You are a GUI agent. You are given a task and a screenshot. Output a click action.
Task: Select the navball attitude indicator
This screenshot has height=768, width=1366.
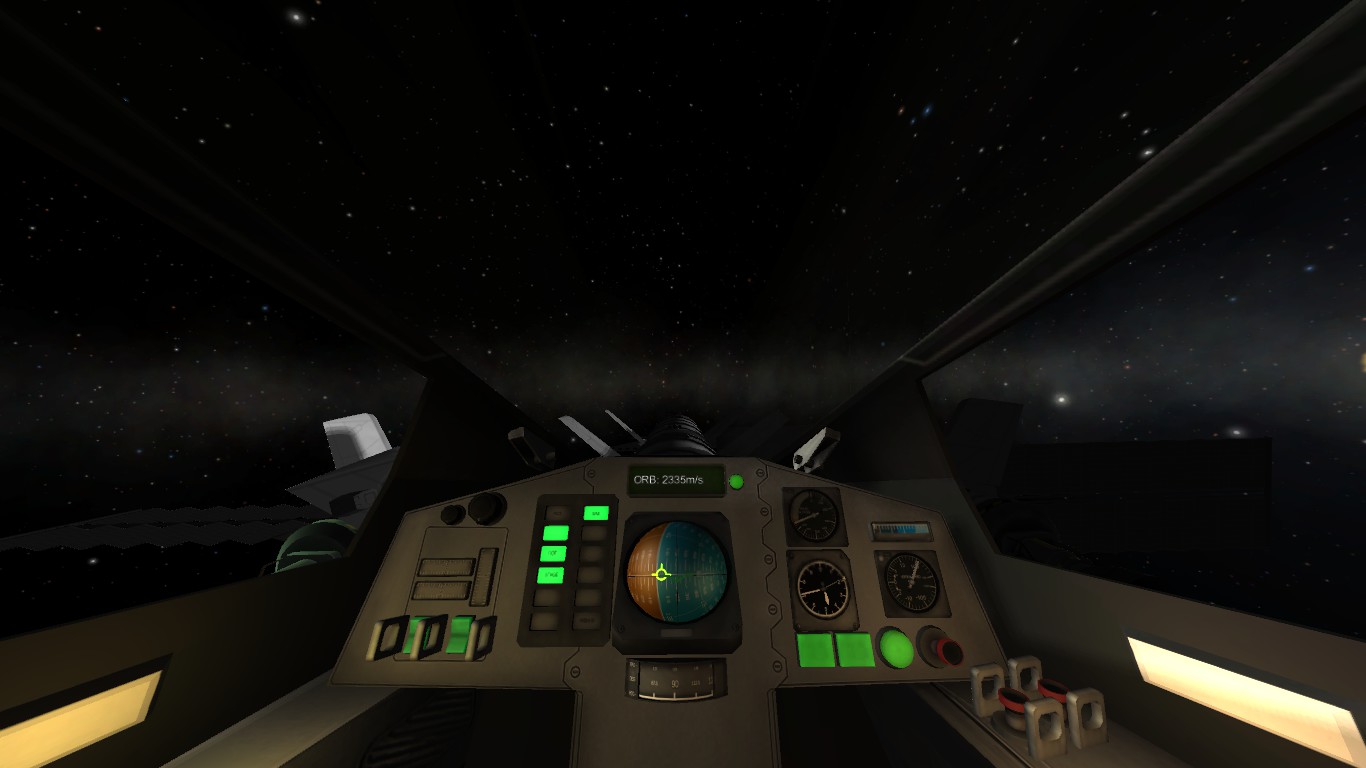click(676, 573)
